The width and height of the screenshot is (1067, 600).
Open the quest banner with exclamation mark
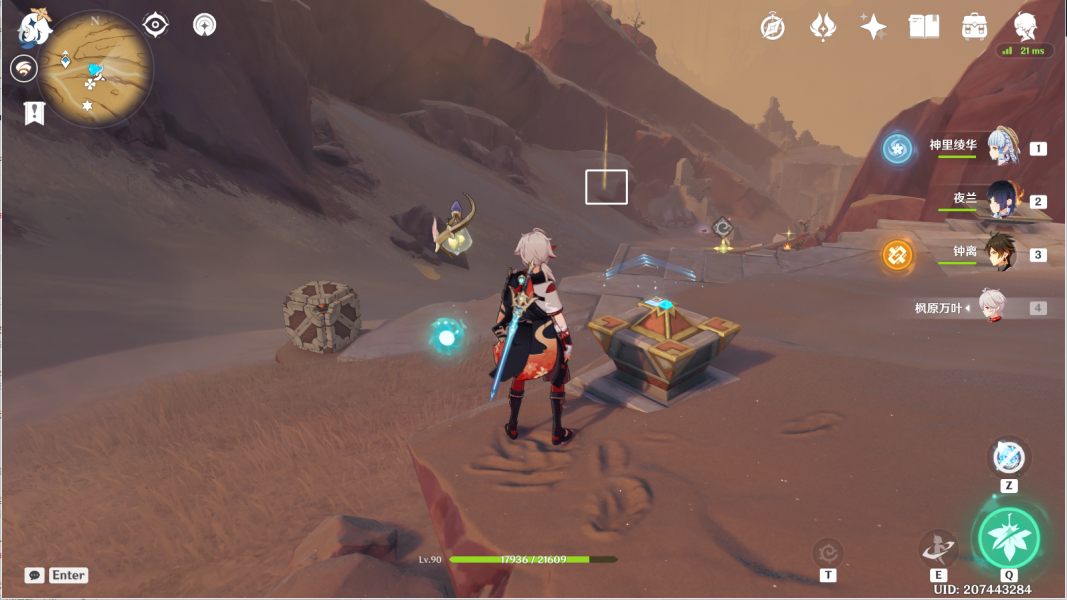point(34,112)
